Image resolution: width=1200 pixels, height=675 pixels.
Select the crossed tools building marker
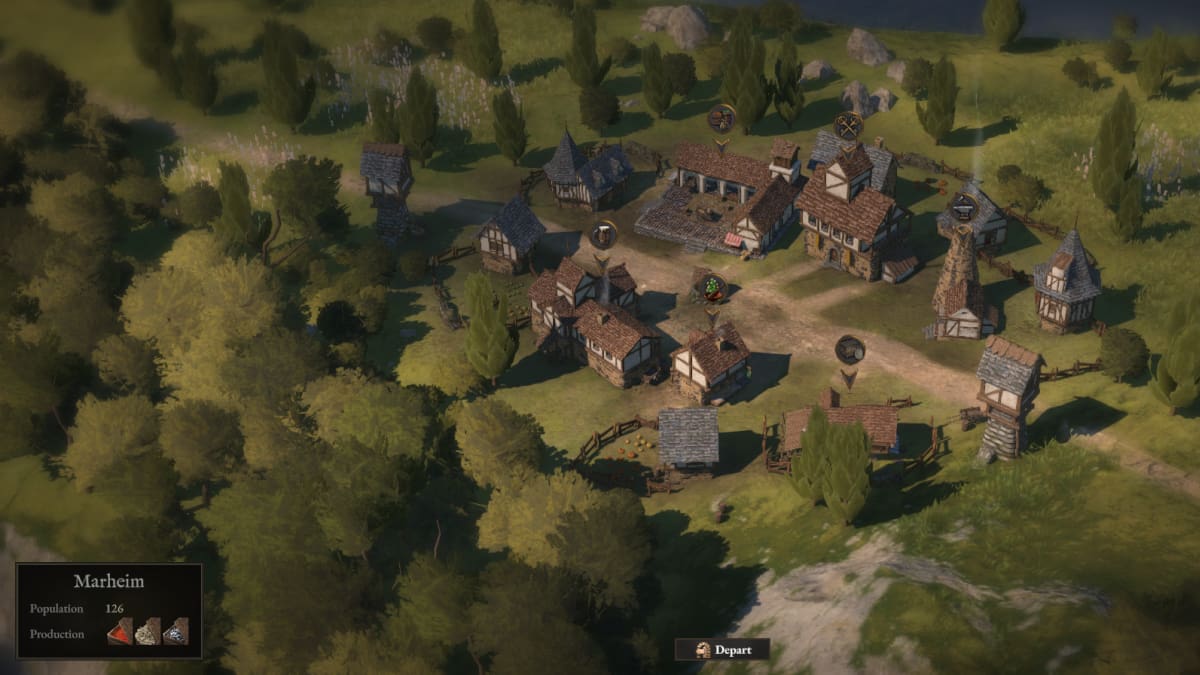[848, 125]
